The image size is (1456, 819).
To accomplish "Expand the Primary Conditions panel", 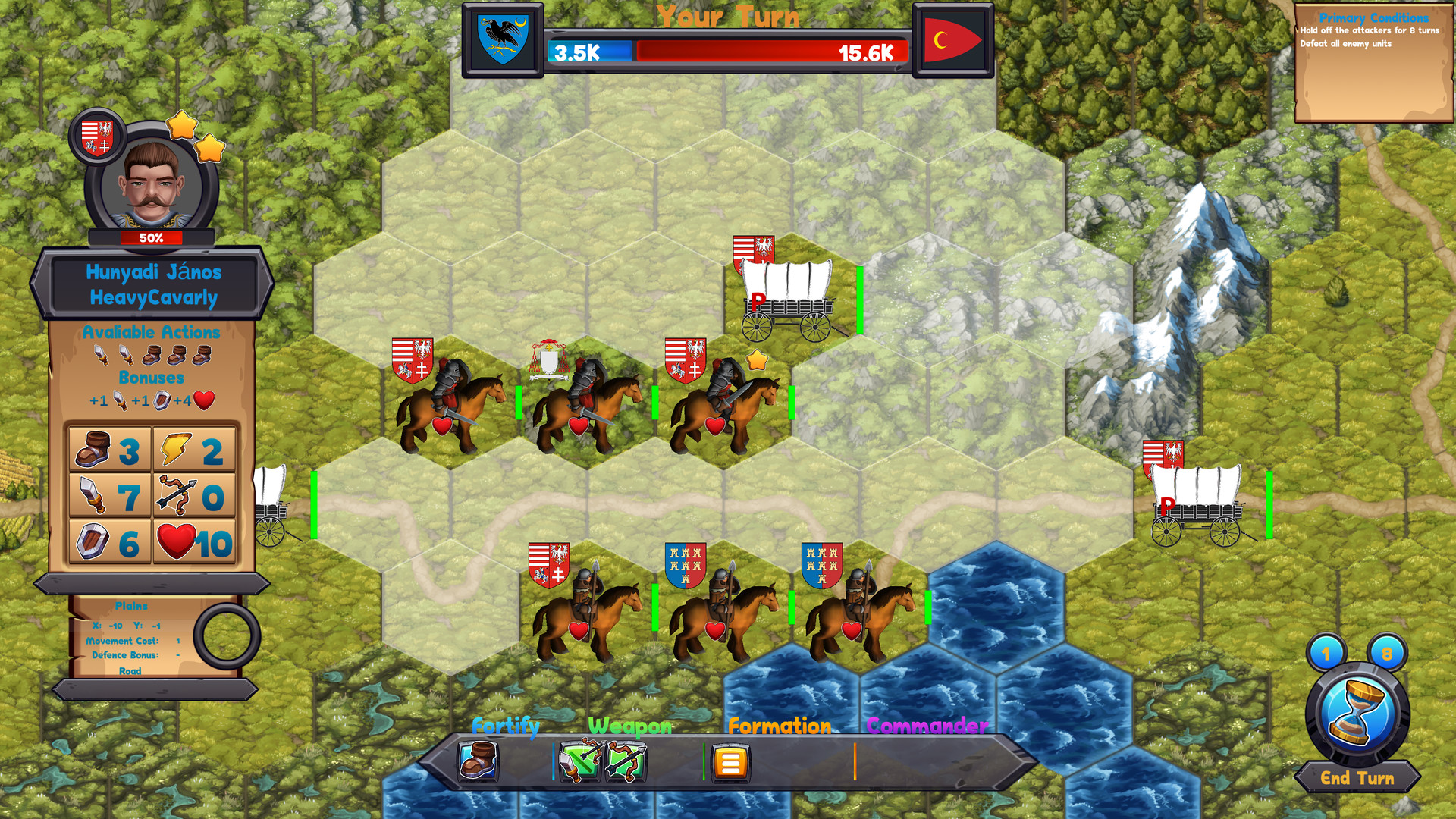I will coord(1373,18).
